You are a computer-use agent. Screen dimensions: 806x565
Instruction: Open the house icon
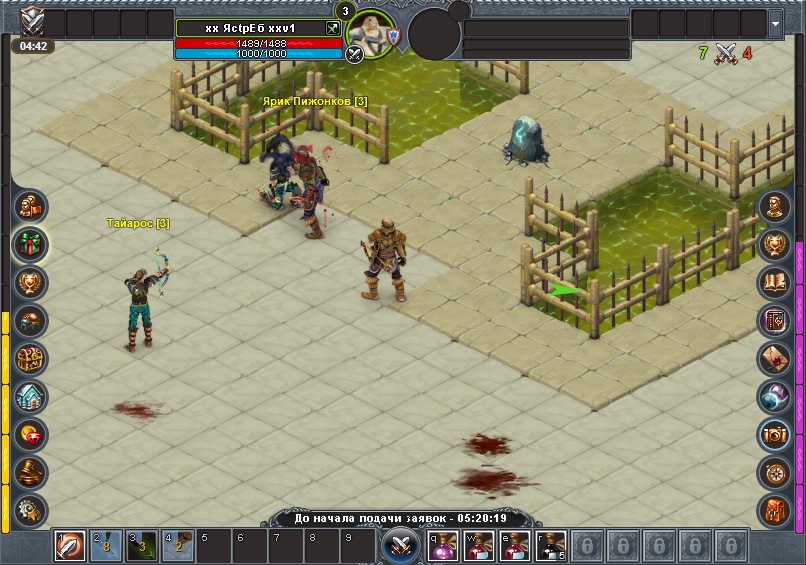31,396
